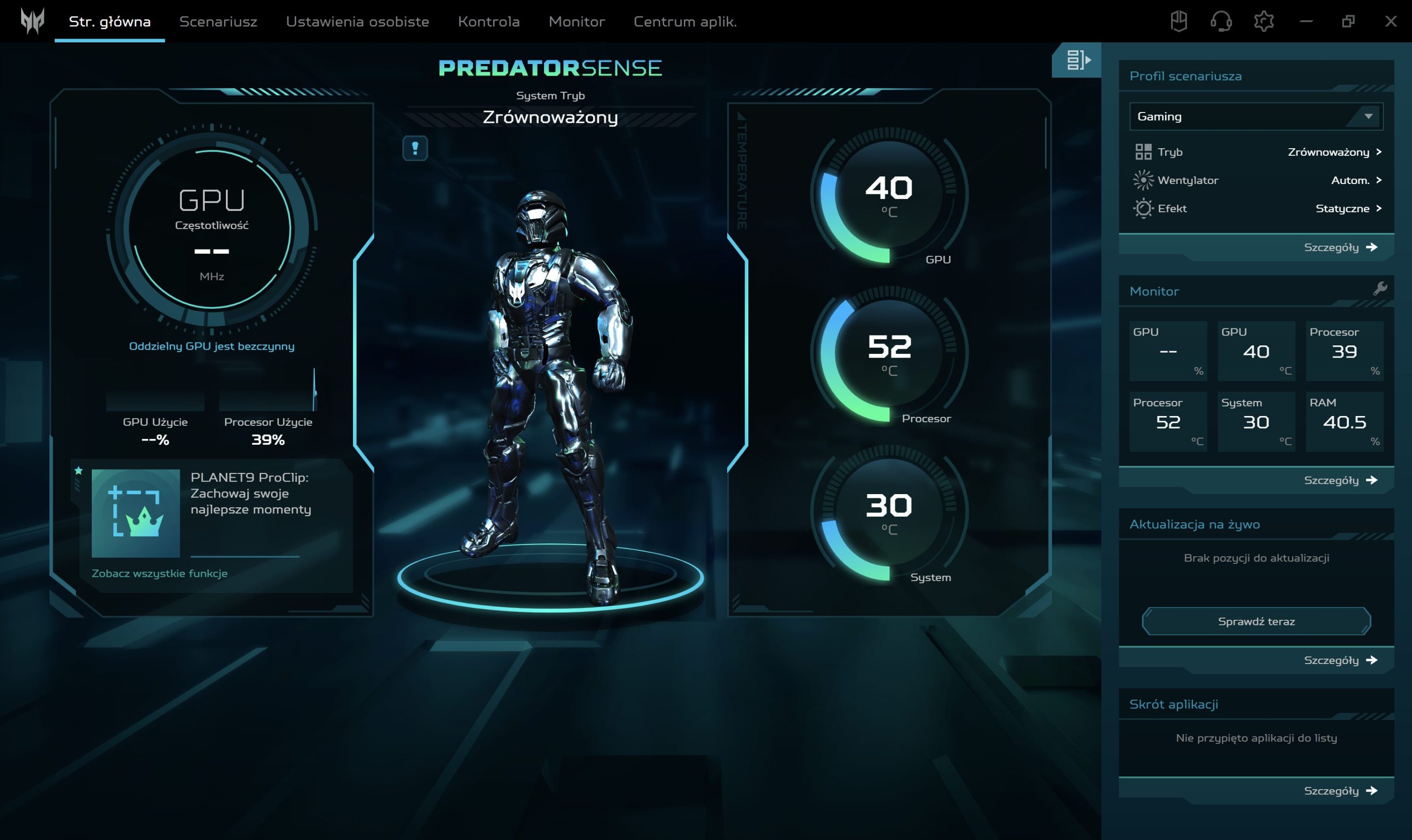Open settings gear icon in title bar
The height and width of the screenshot is (840, 1412).
[1263, 22]
